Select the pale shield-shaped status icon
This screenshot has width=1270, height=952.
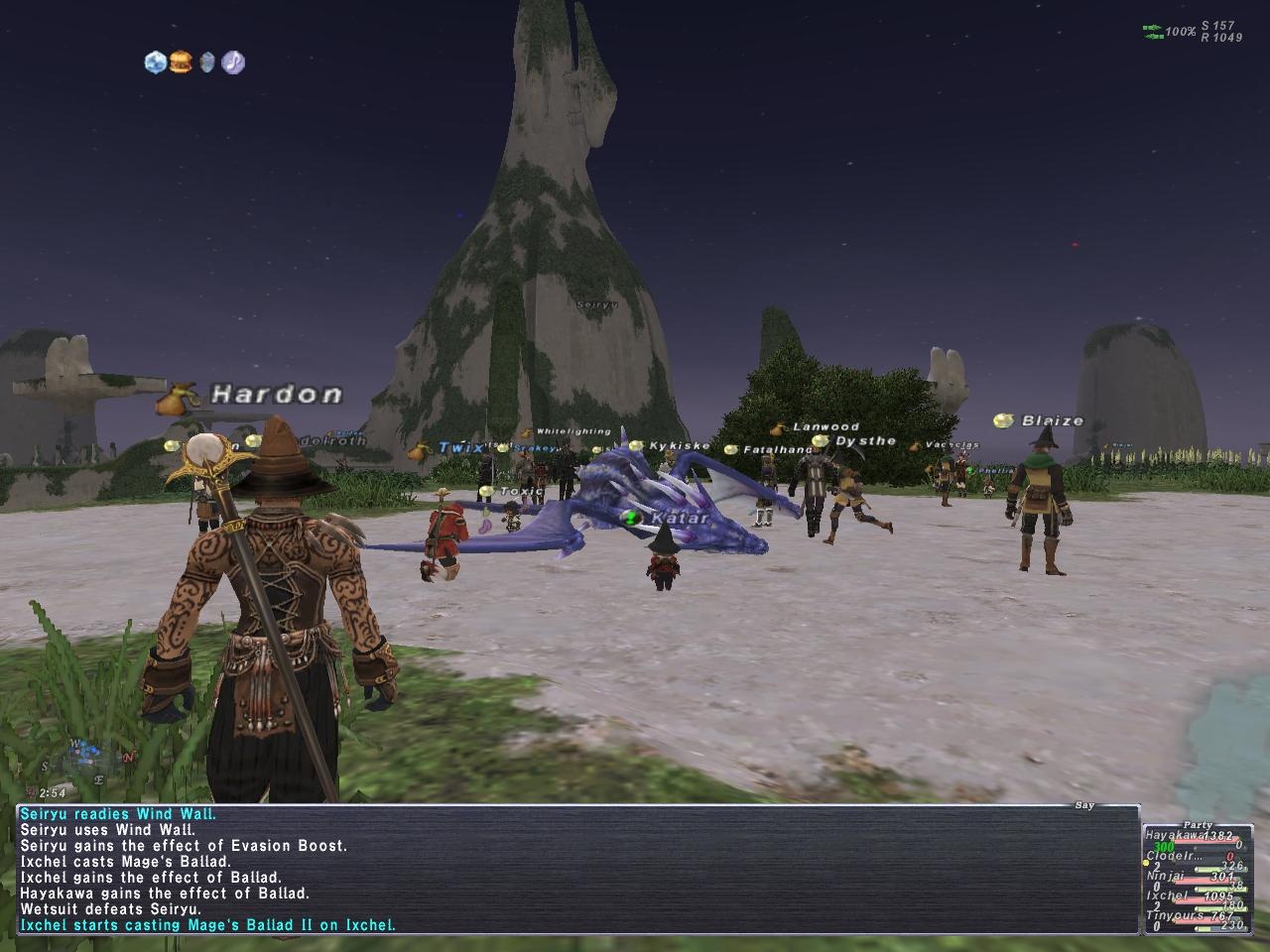tap(206, 62)
